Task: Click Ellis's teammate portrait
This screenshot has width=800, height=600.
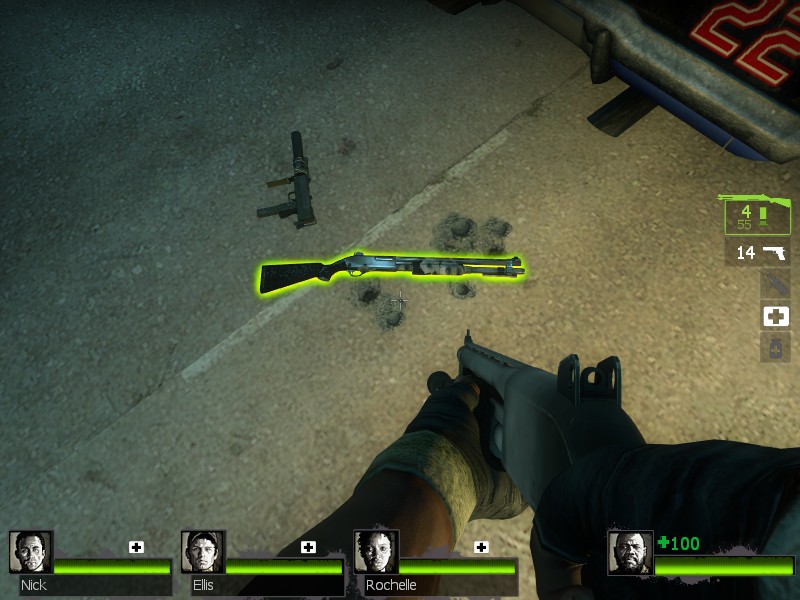Action: (203, 552)
